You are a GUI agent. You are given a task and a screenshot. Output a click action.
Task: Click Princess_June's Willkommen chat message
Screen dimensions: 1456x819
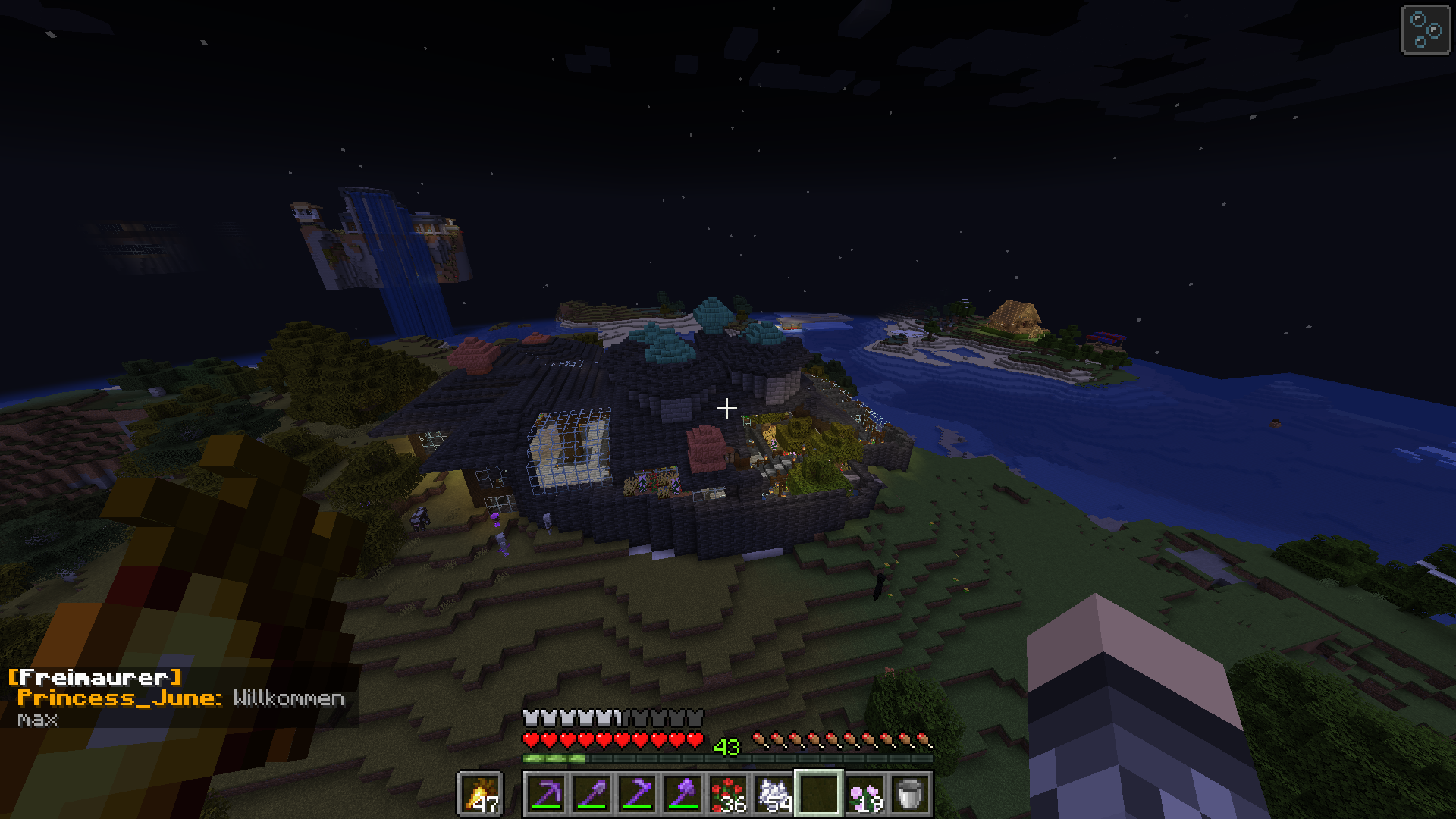(x=288, y=698)
